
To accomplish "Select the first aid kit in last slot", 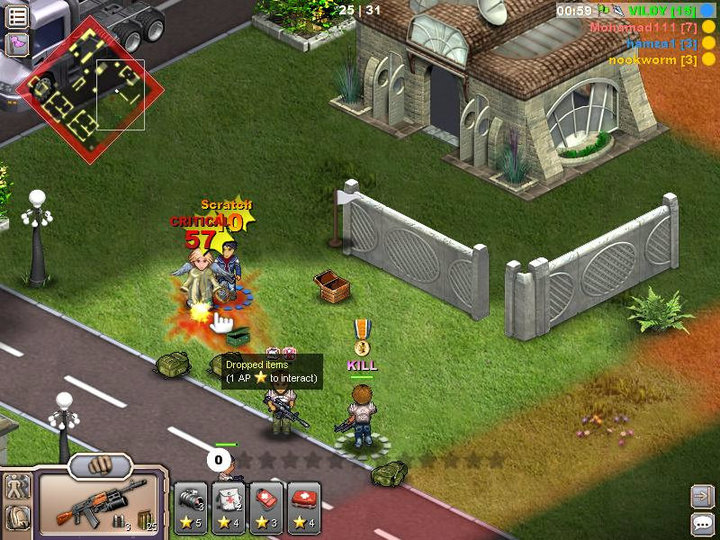I will (x=304, y=506).
